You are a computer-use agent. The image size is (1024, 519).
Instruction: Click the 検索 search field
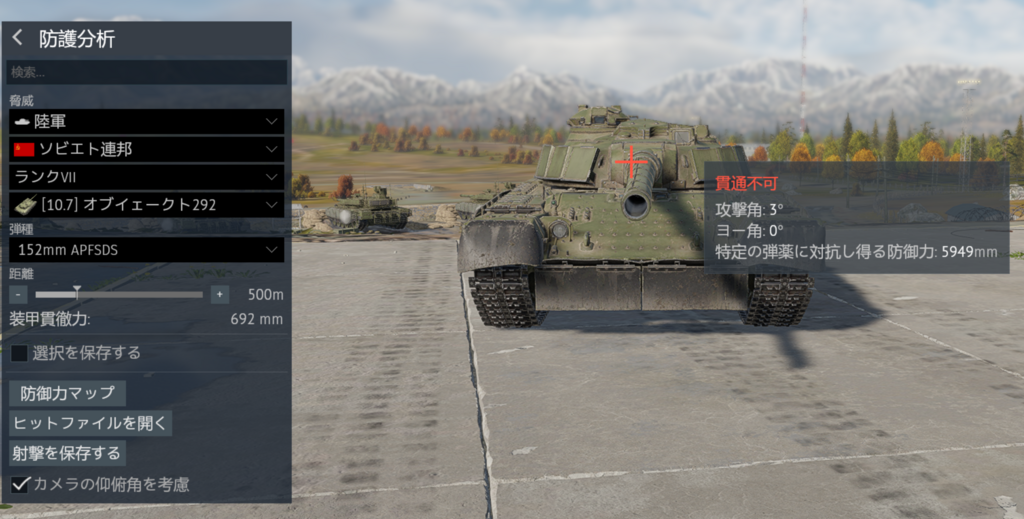147,73
